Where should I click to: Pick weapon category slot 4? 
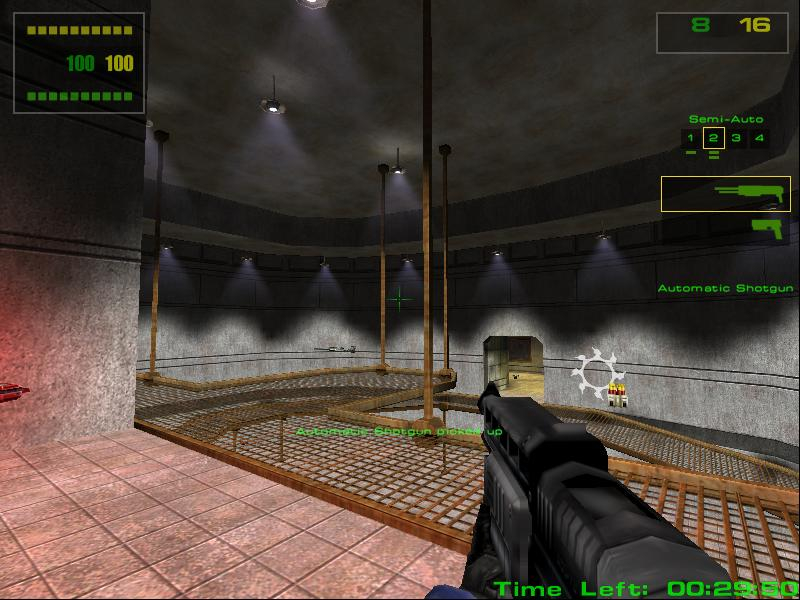pos(759,138)
